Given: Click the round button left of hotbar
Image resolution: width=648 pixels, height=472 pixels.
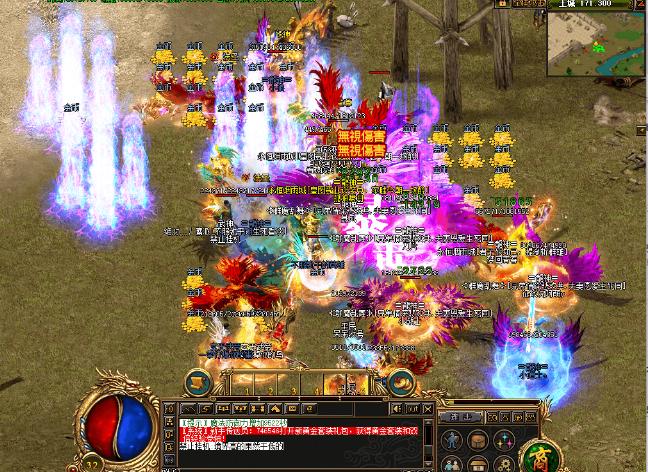Looking at the screenshot, I should [x=198, y=381].
